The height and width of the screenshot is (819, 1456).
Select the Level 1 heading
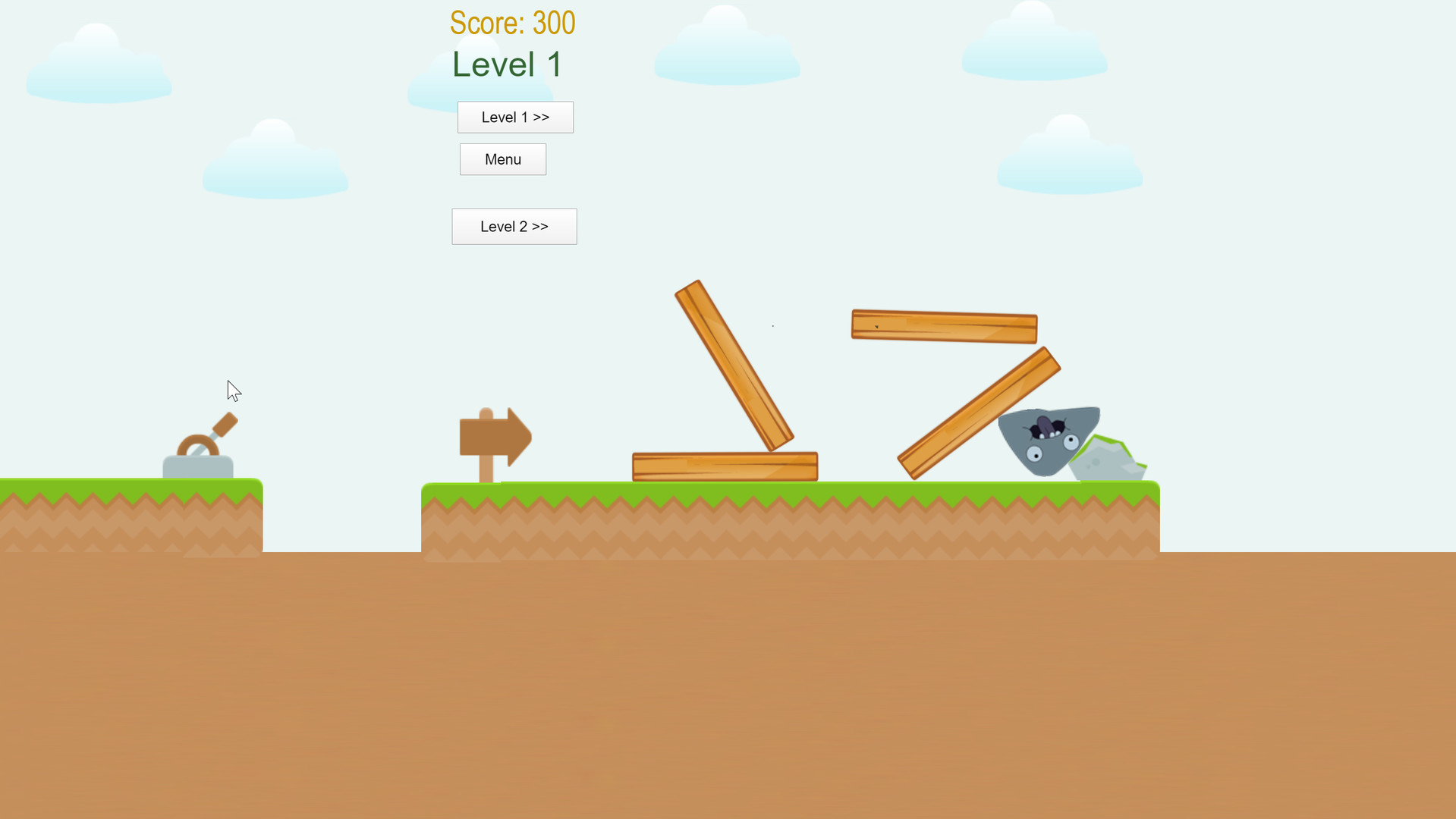[x=506, y=64]
